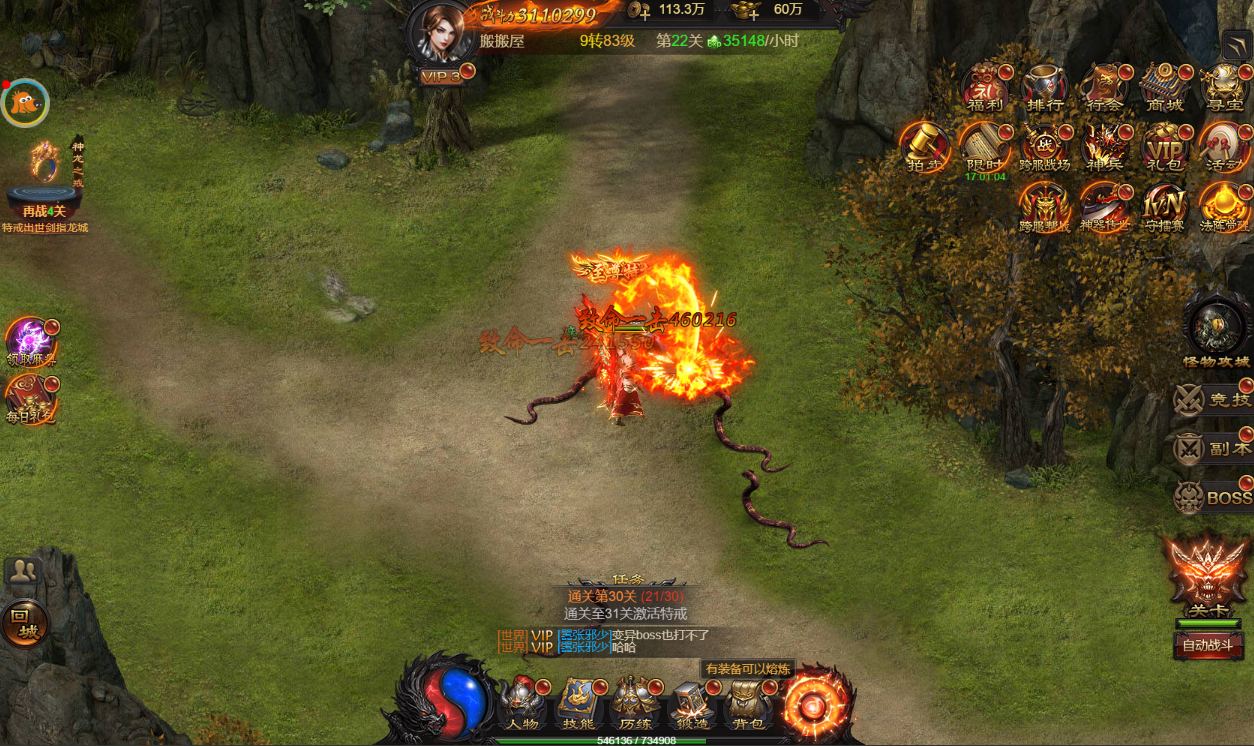This screenshot has width=1254, height=746.
Task: Open 怪物攻城 monster siege
Action: [x=1216, y=331]
